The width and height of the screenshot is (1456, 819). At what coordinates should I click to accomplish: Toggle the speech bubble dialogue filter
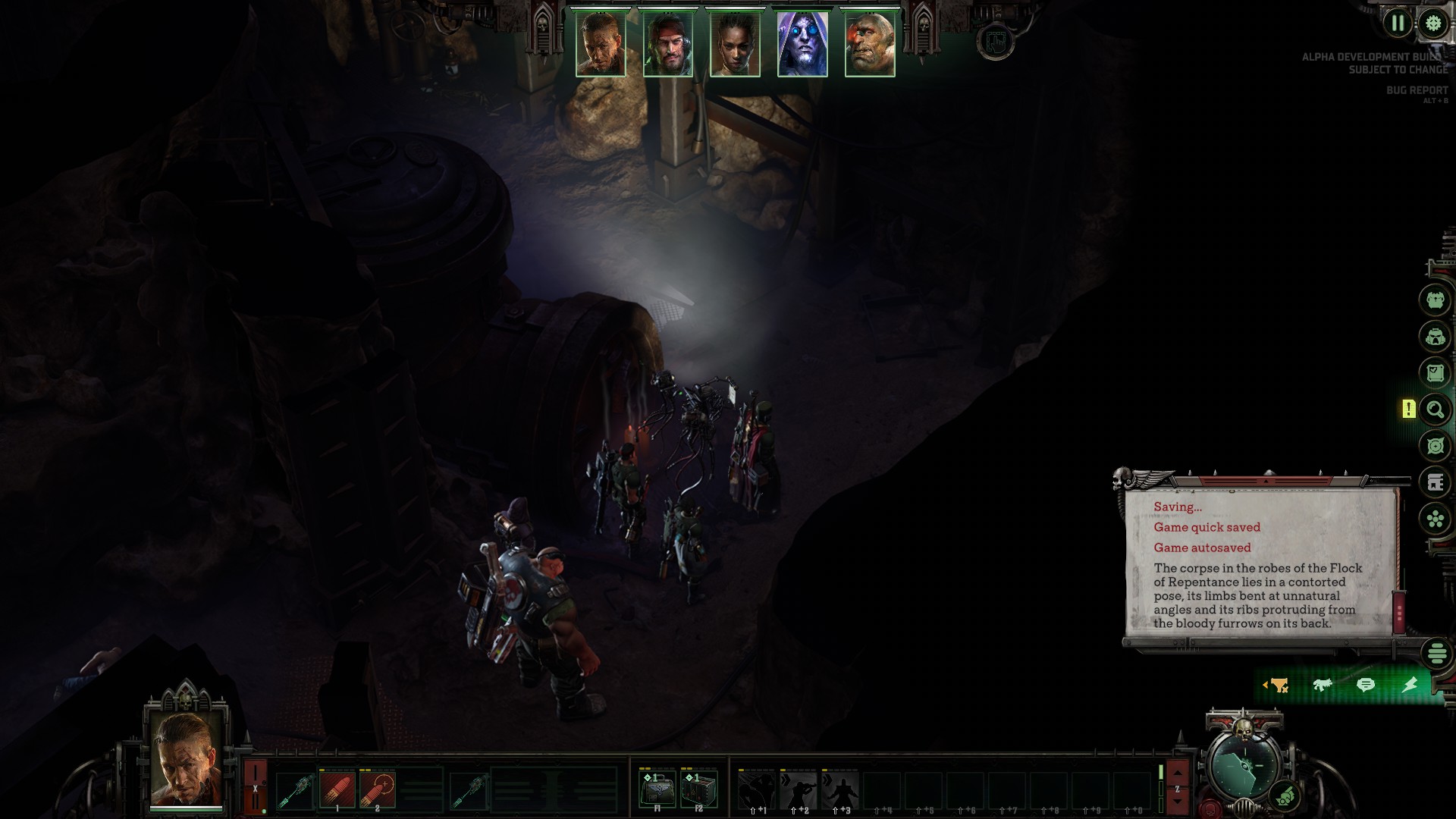(x=1366, y=685)
